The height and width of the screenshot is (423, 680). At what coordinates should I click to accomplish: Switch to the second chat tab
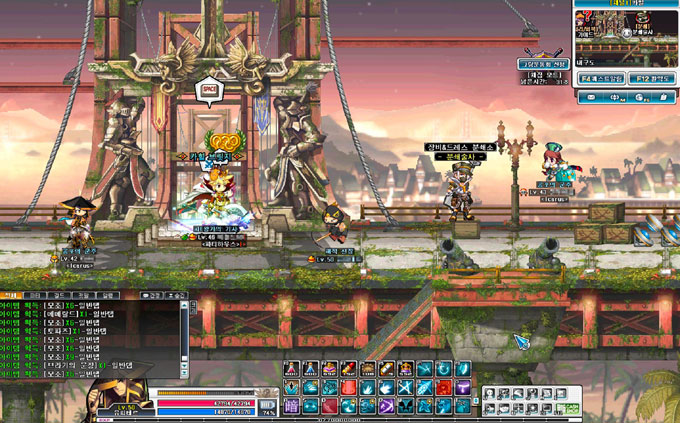tap(34, 296)
